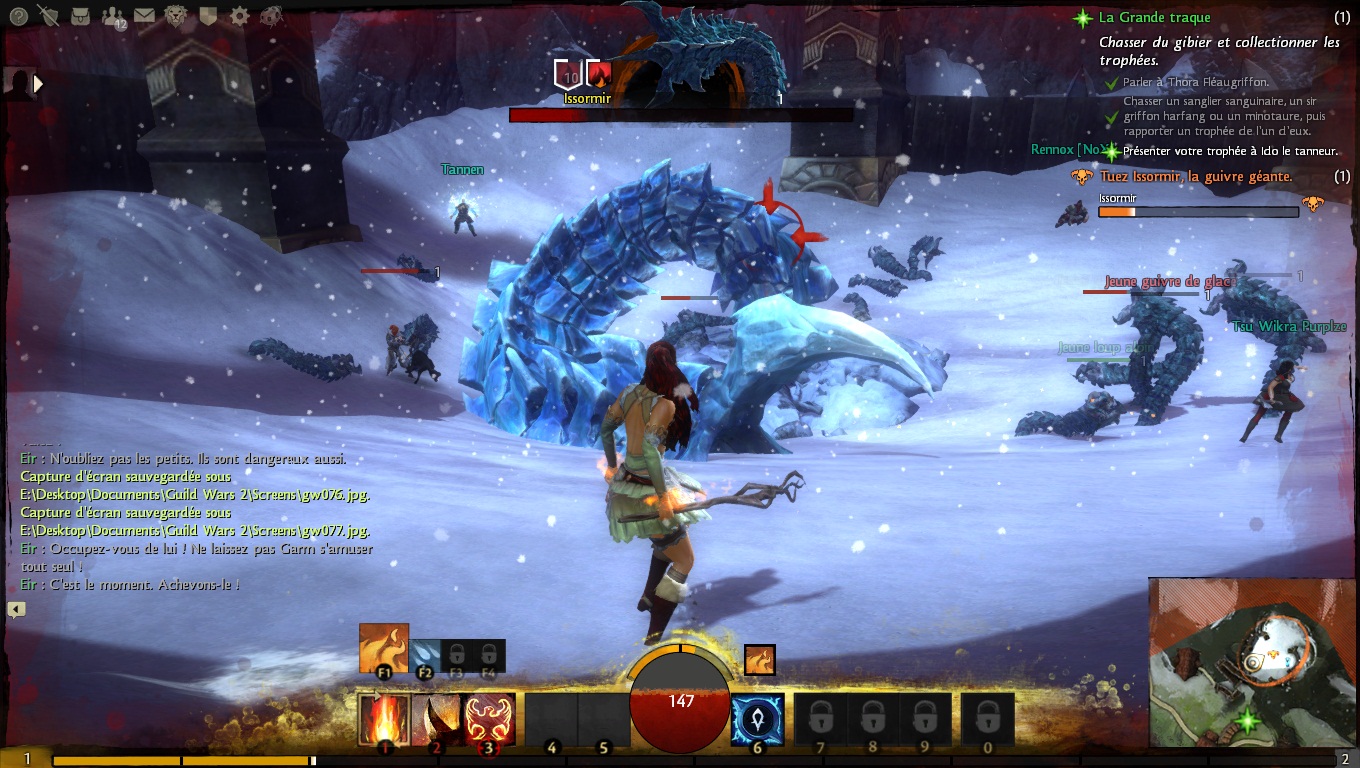This screenshot has width=1360, height=768.
Task: Expand the chat panel arrow
Action: [16, 609]
